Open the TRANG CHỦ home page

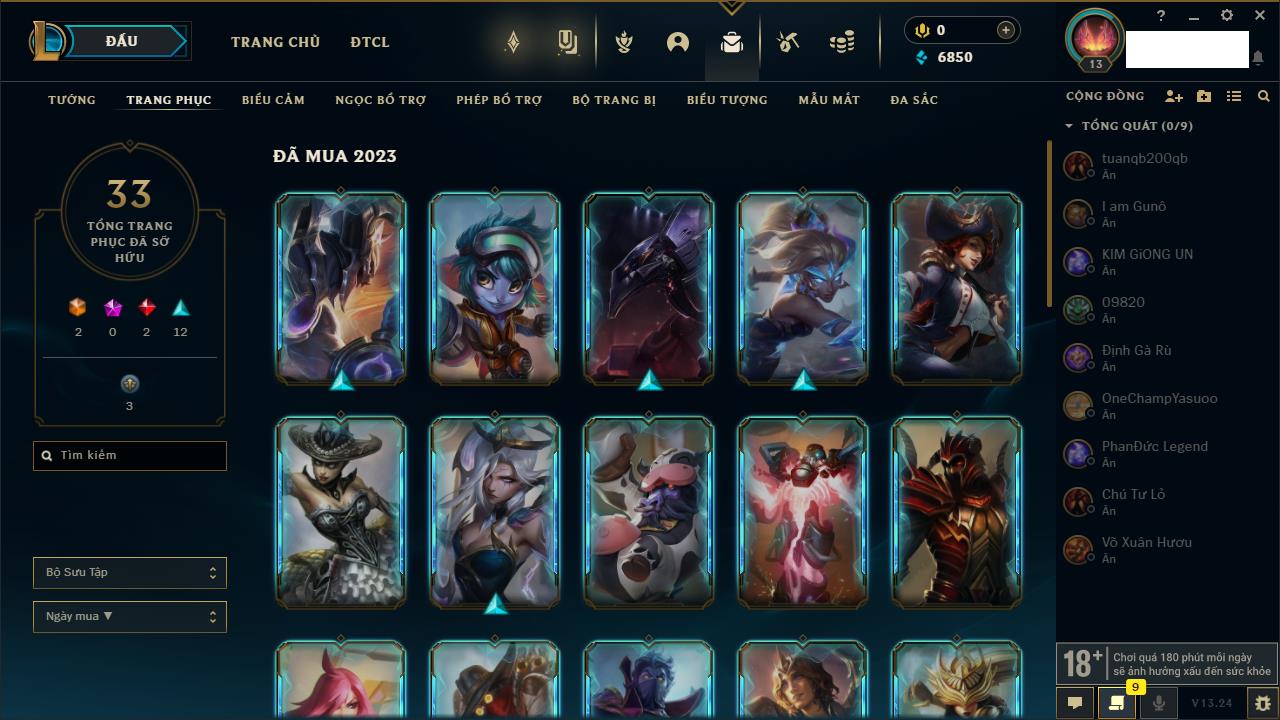click(275, 42)
